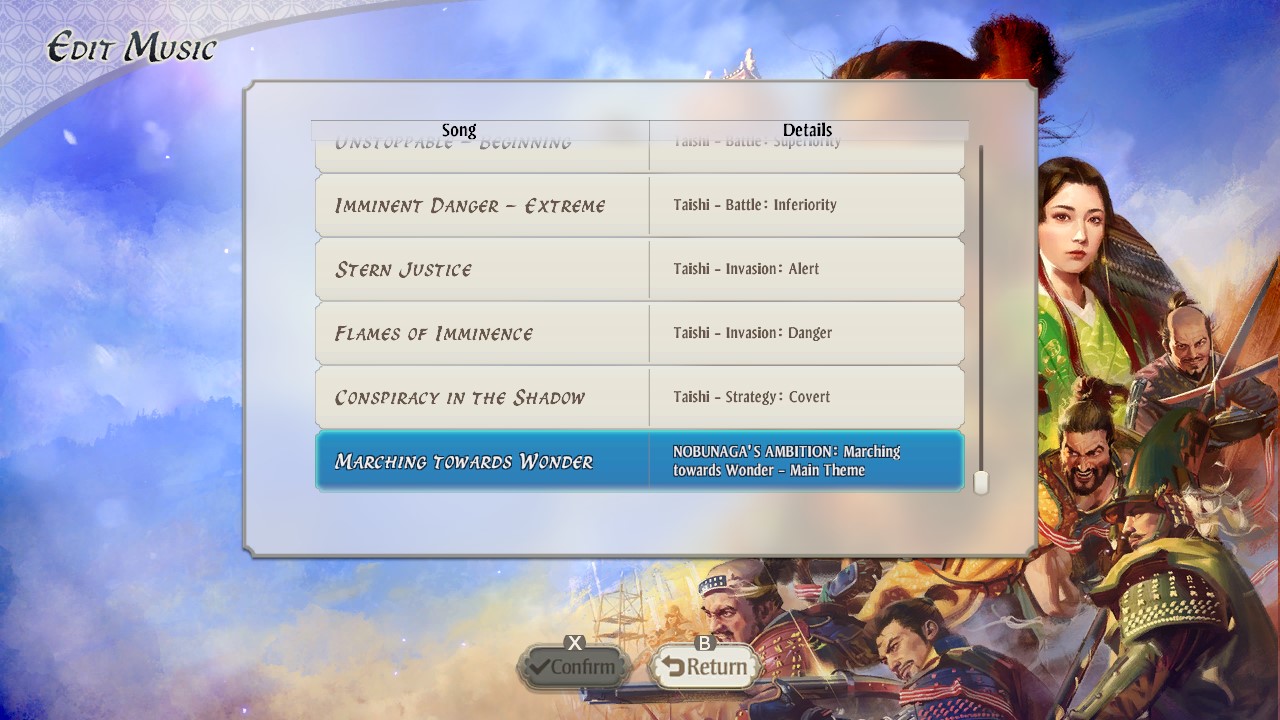
Task: Click the Details column header
Action: coord(807,130)
